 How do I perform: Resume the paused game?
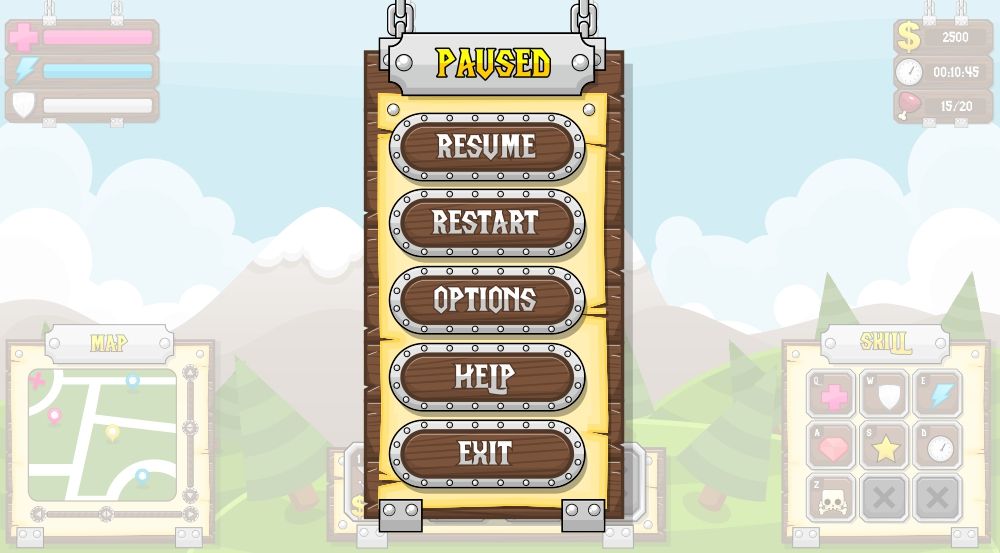point(486,147)
